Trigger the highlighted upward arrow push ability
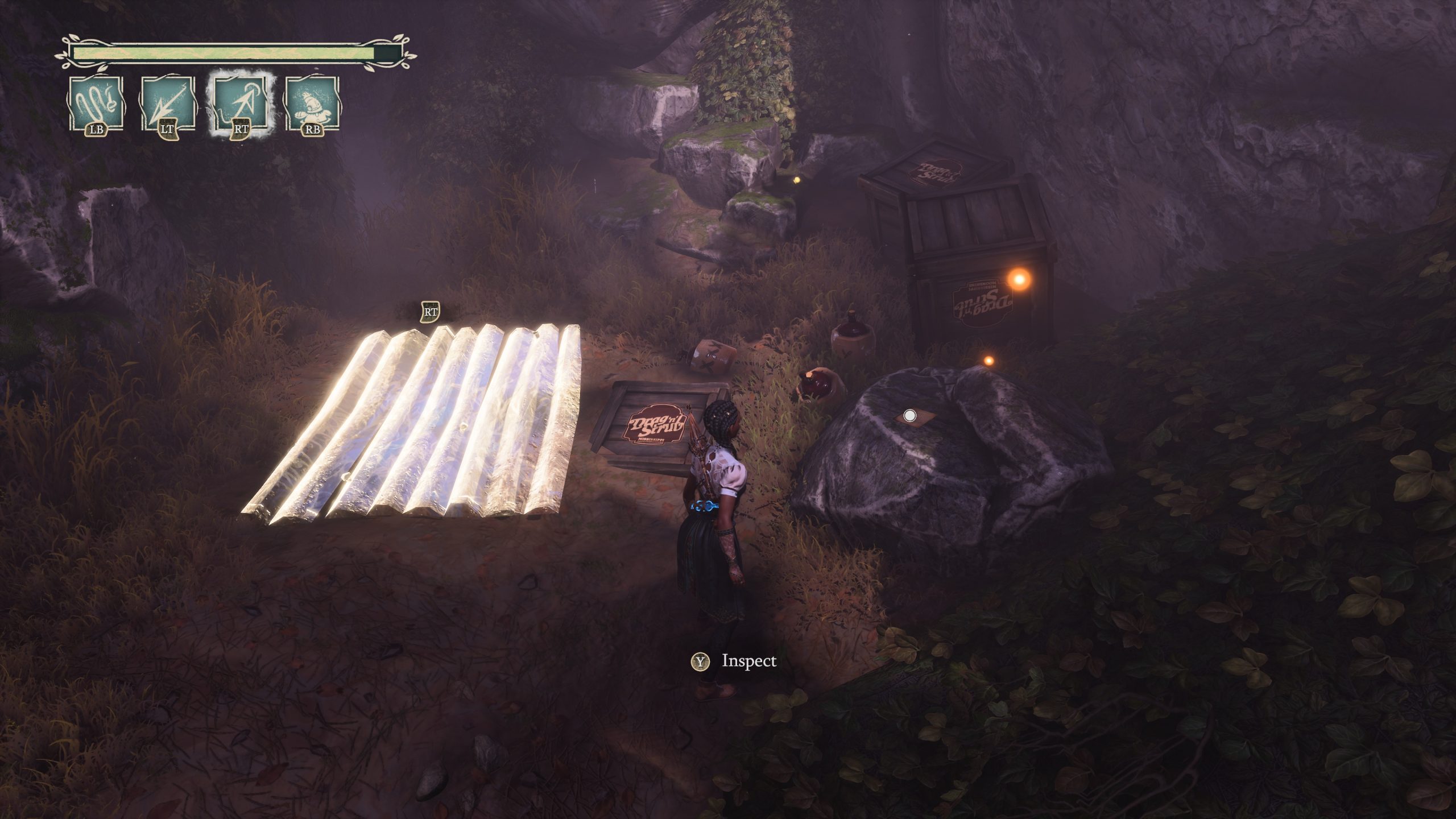 tap(241, 104)
